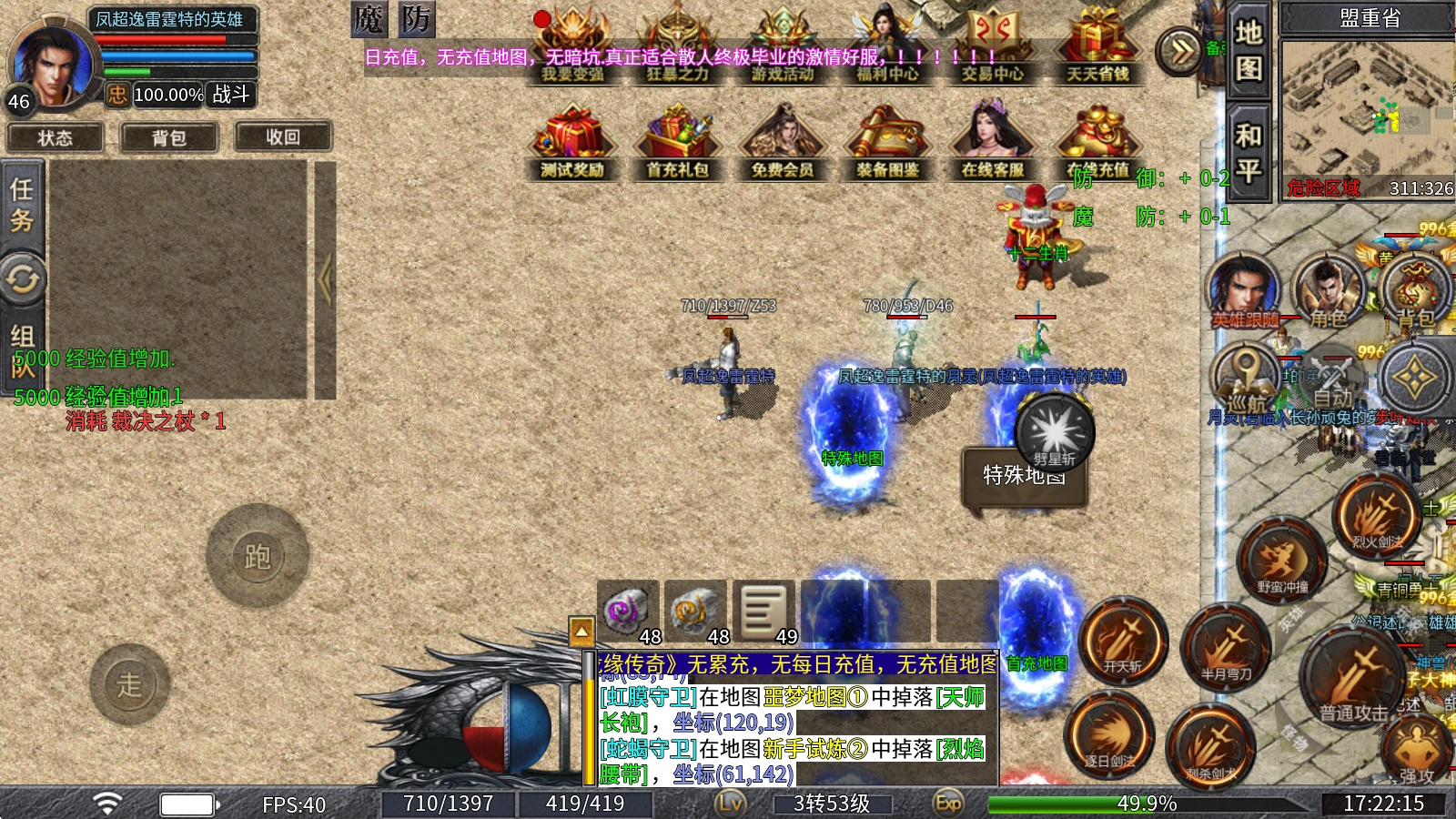Toggle the 和平 attack mode button
This screenshot has width=1456, height=819.
click(x=1248, y=152)
